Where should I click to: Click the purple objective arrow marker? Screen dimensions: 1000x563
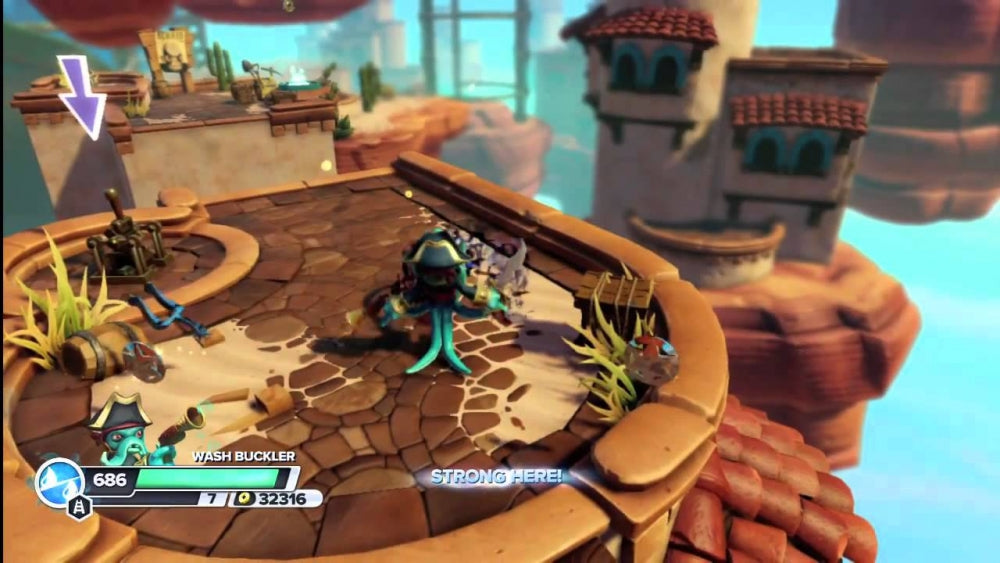coord(81,96)
